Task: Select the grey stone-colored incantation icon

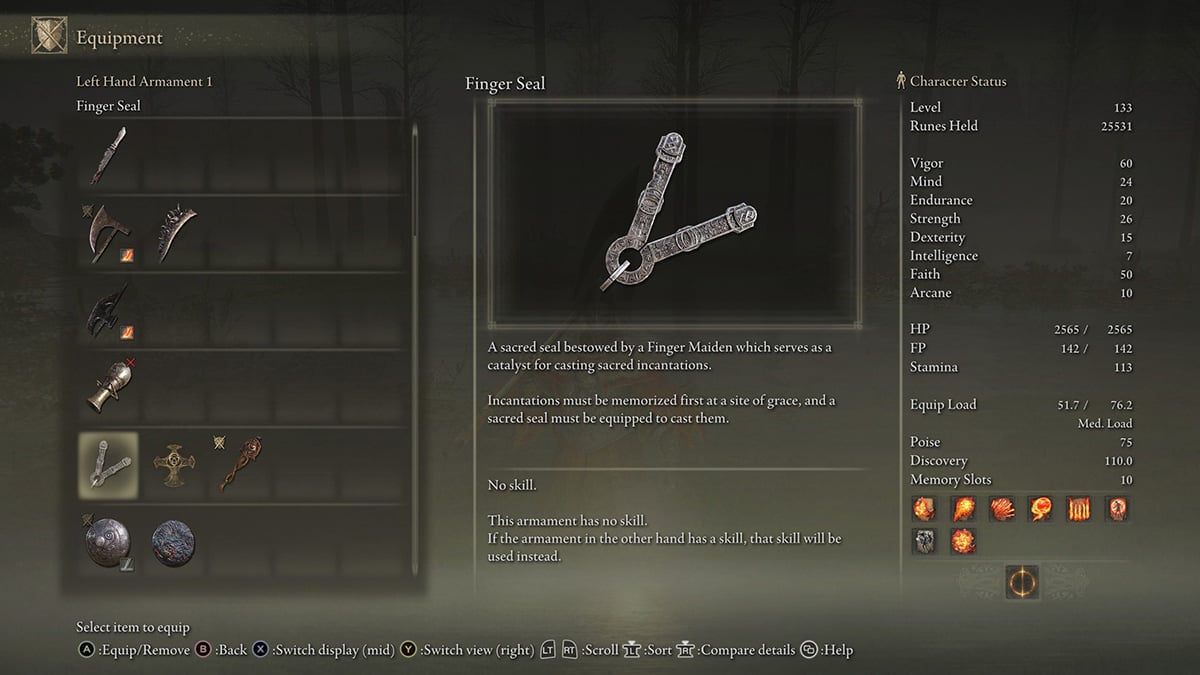Action: coord(924,542)
